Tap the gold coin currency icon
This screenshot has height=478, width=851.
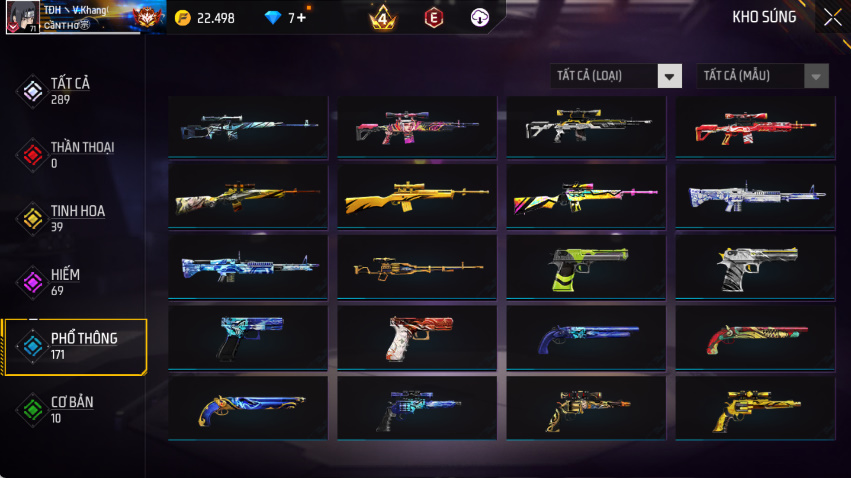tap(182, 18)
